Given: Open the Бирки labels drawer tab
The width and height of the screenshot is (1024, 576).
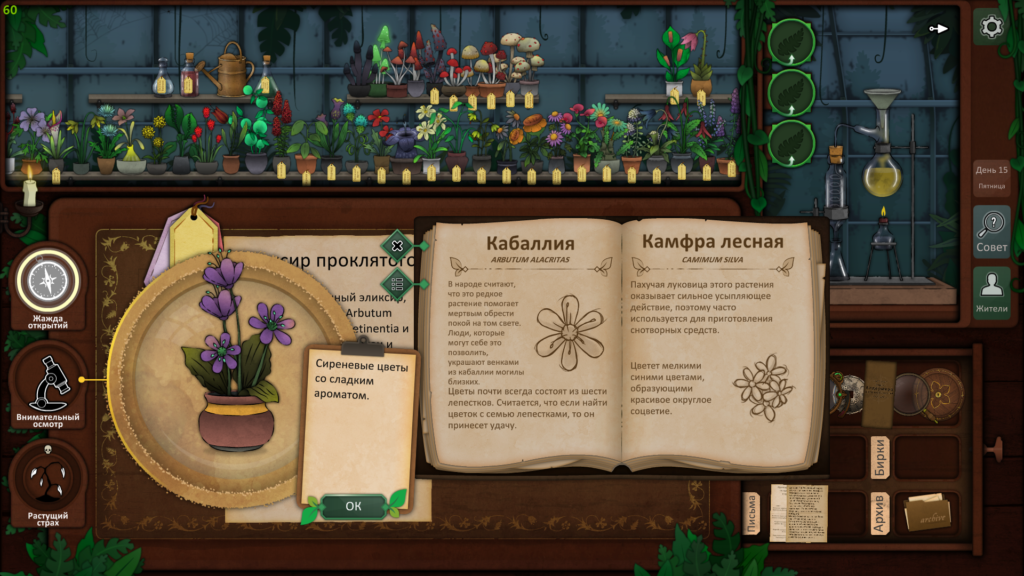Looking at the screenshot, I should coord(880,457).
